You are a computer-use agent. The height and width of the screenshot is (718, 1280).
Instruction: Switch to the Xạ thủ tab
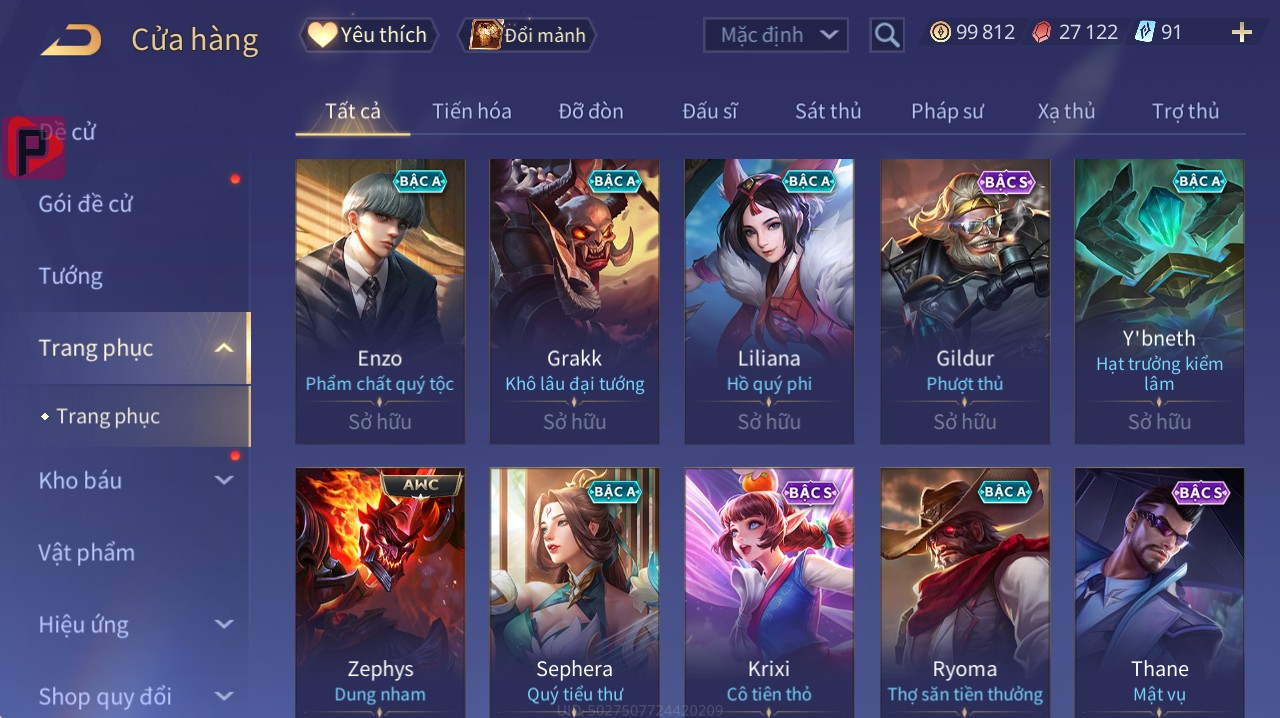pyautogui.click(x=1066, y=111)
